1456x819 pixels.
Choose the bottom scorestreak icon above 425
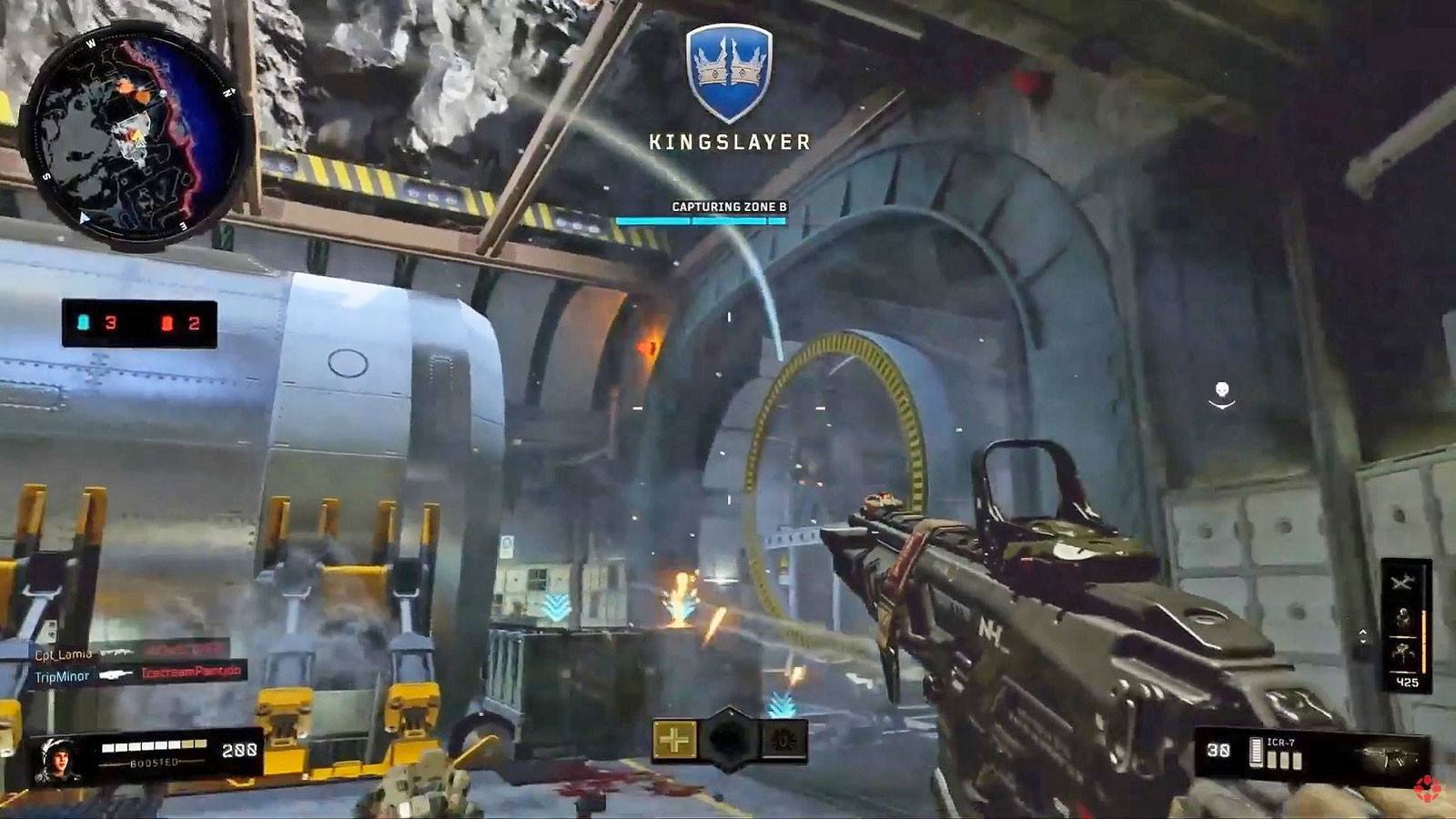click(1402, 654)
